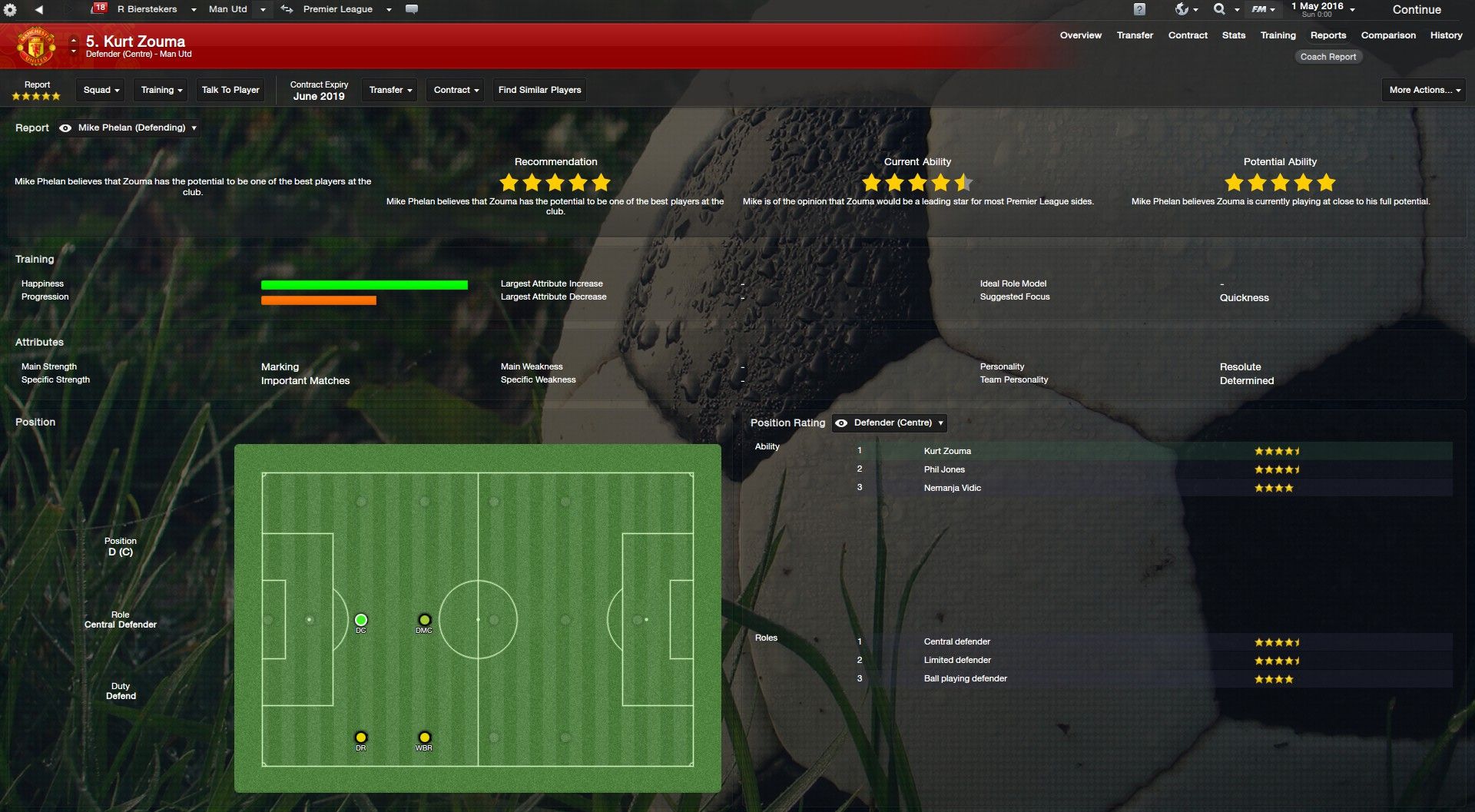Open the Stats tab
The width and height of the screenshot is (1475, 812).
coord(1233,35)
